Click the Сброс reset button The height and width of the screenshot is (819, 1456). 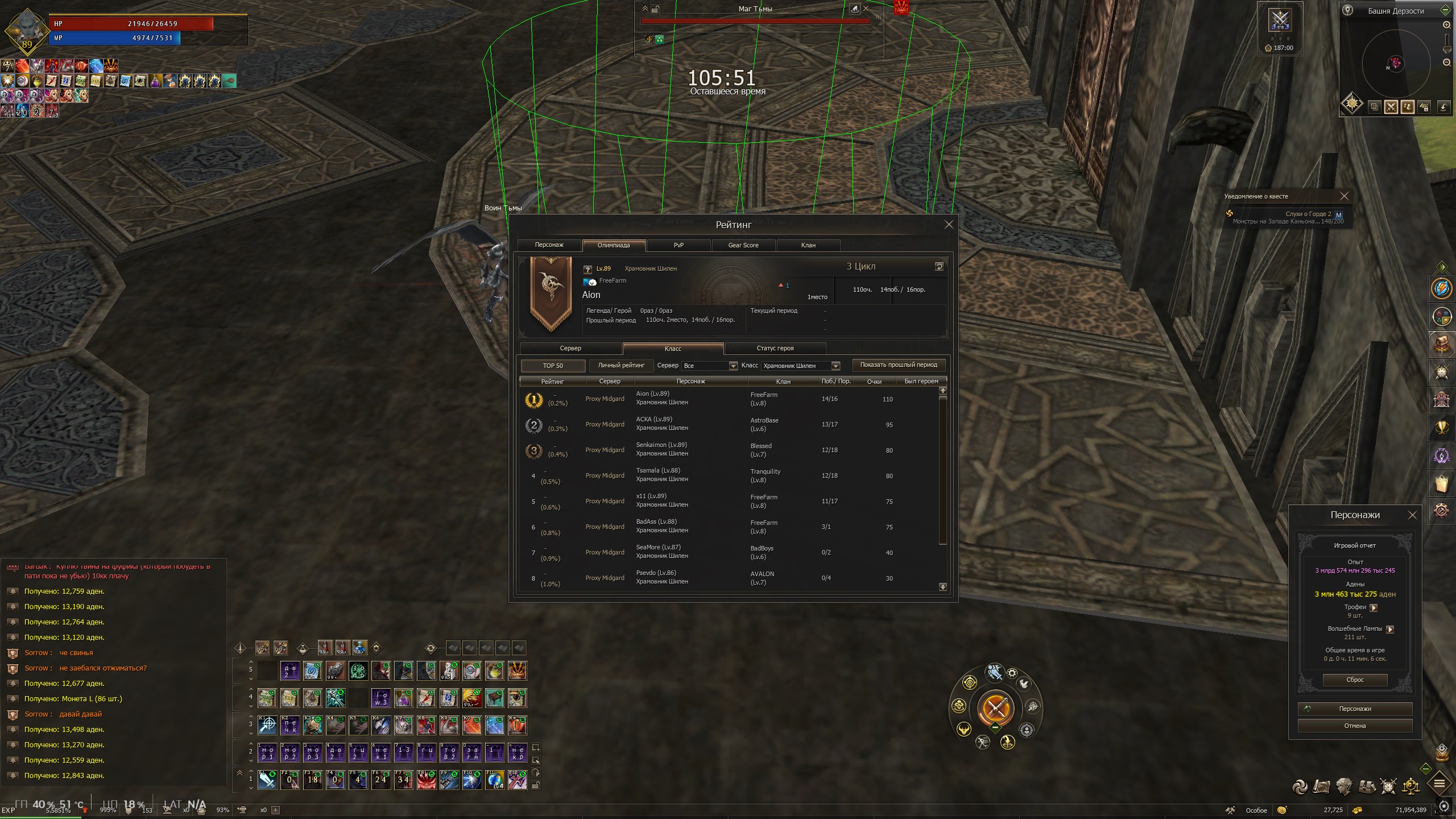tap(1355, 680)
